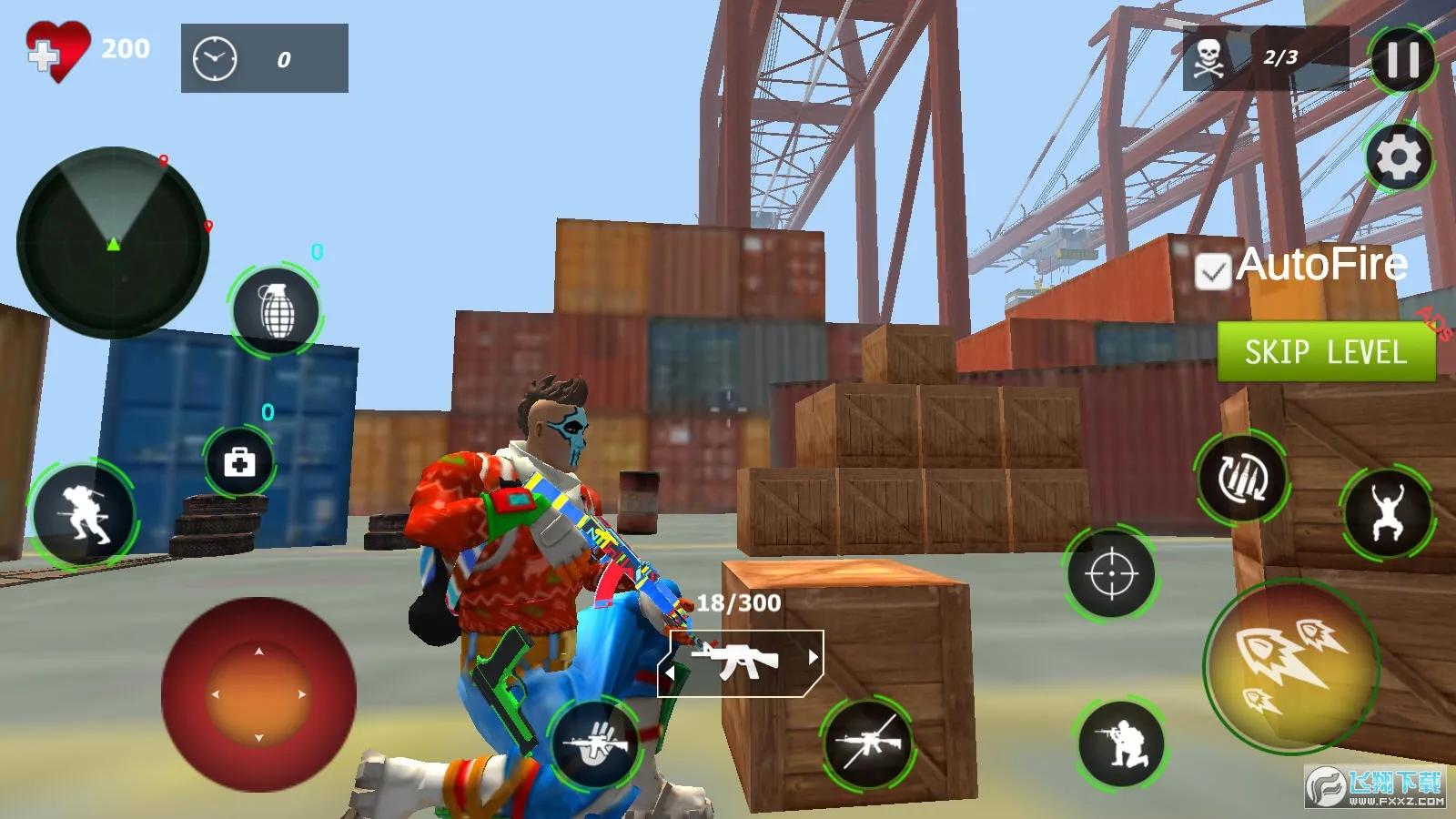Use the medkit item
The height and width of the screenshot is (819, 1456).
[x=239, y=462]
